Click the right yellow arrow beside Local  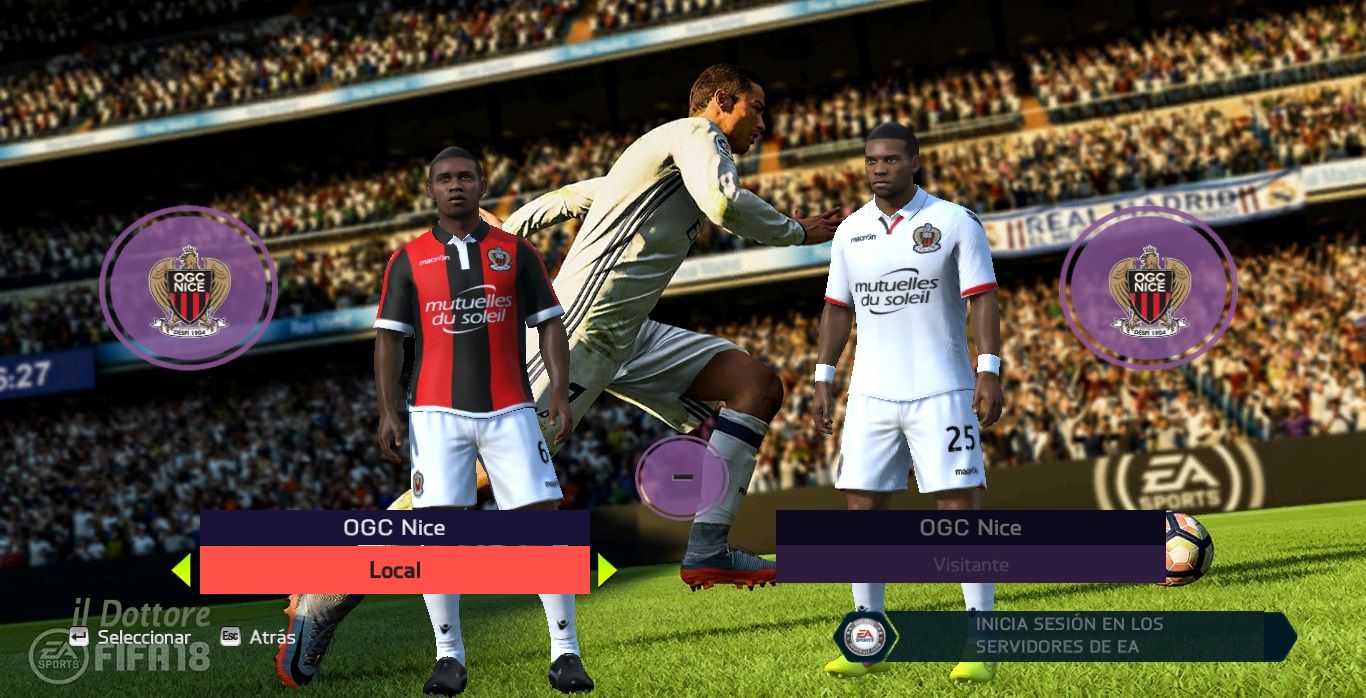click(606, 570)
